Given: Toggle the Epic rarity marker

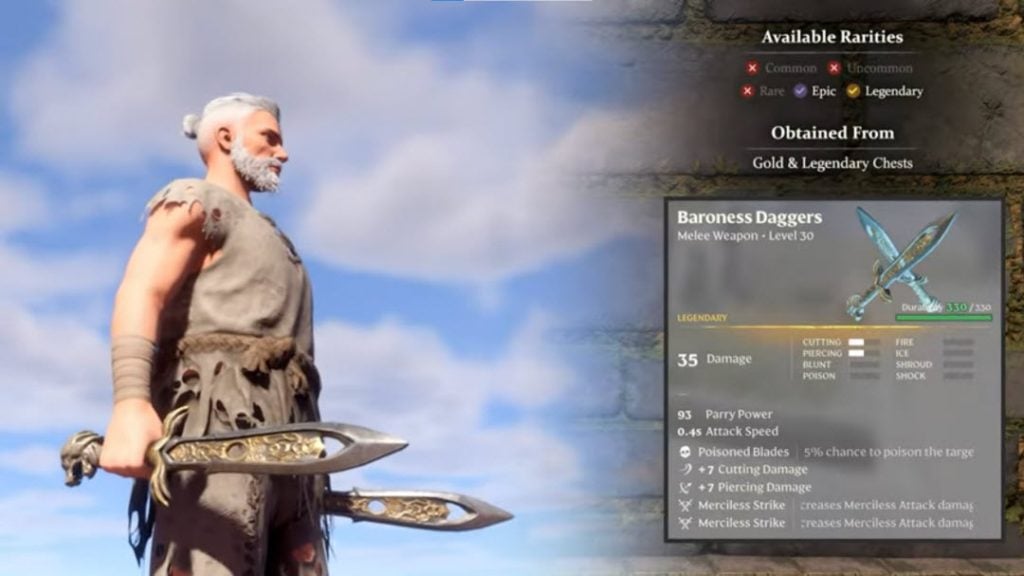Looking at the screenshot, I should (799, 91).
